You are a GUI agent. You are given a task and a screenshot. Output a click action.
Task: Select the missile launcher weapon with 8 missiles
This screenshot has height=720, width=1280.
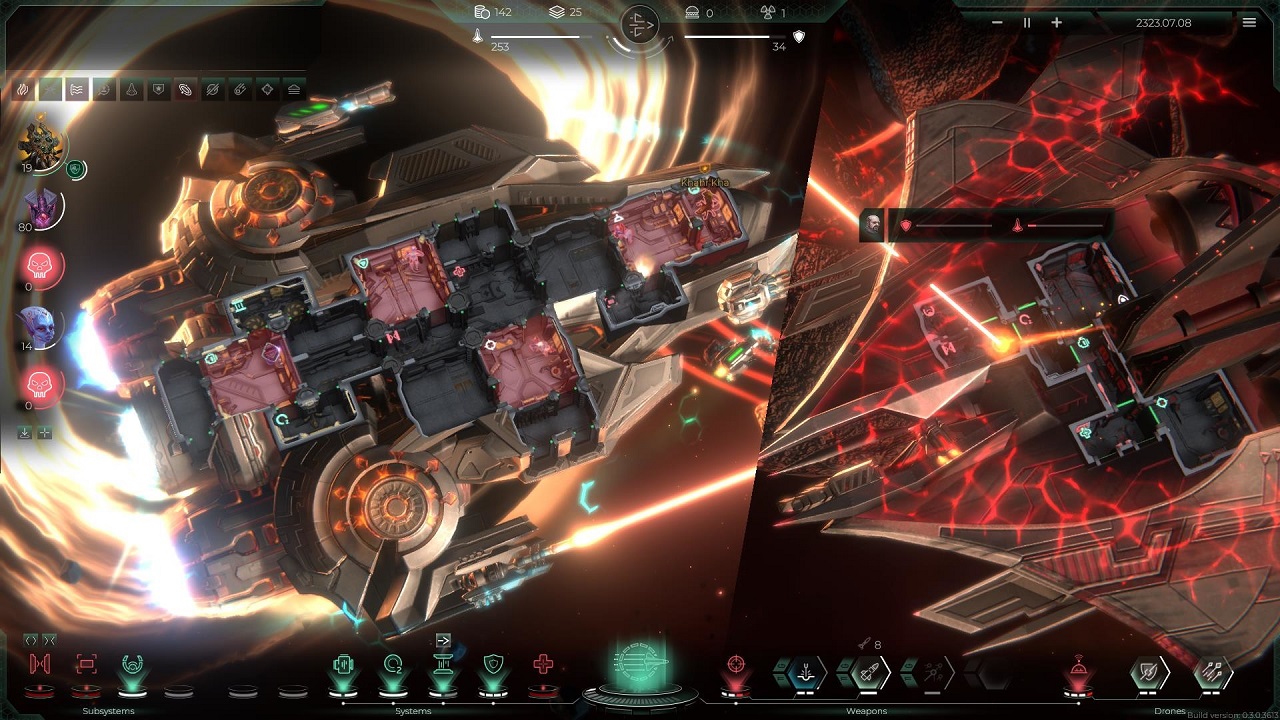click(x=868, y=672)
